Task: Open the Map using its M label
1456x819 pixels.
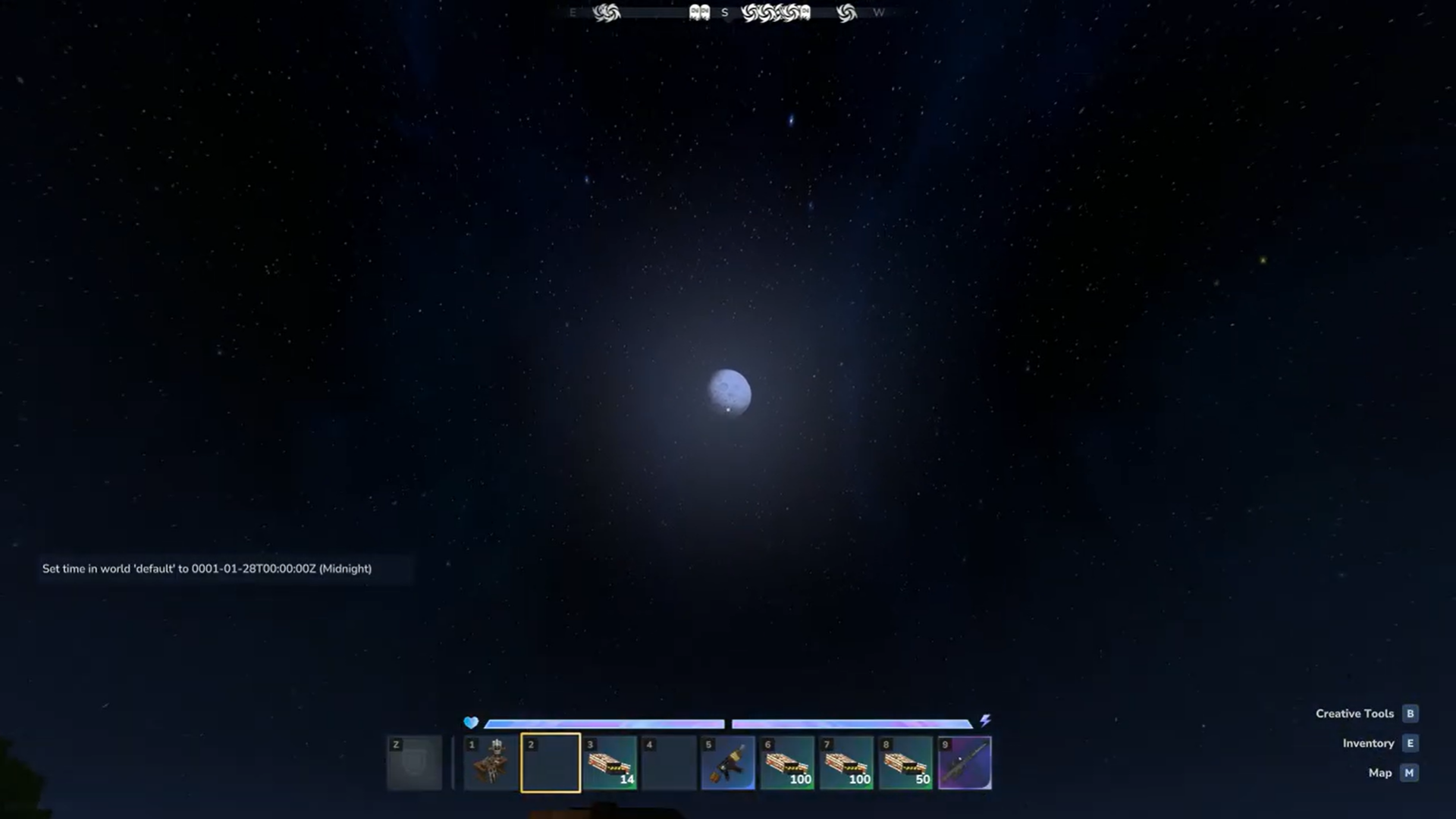Action: [x=1409, y=773]
